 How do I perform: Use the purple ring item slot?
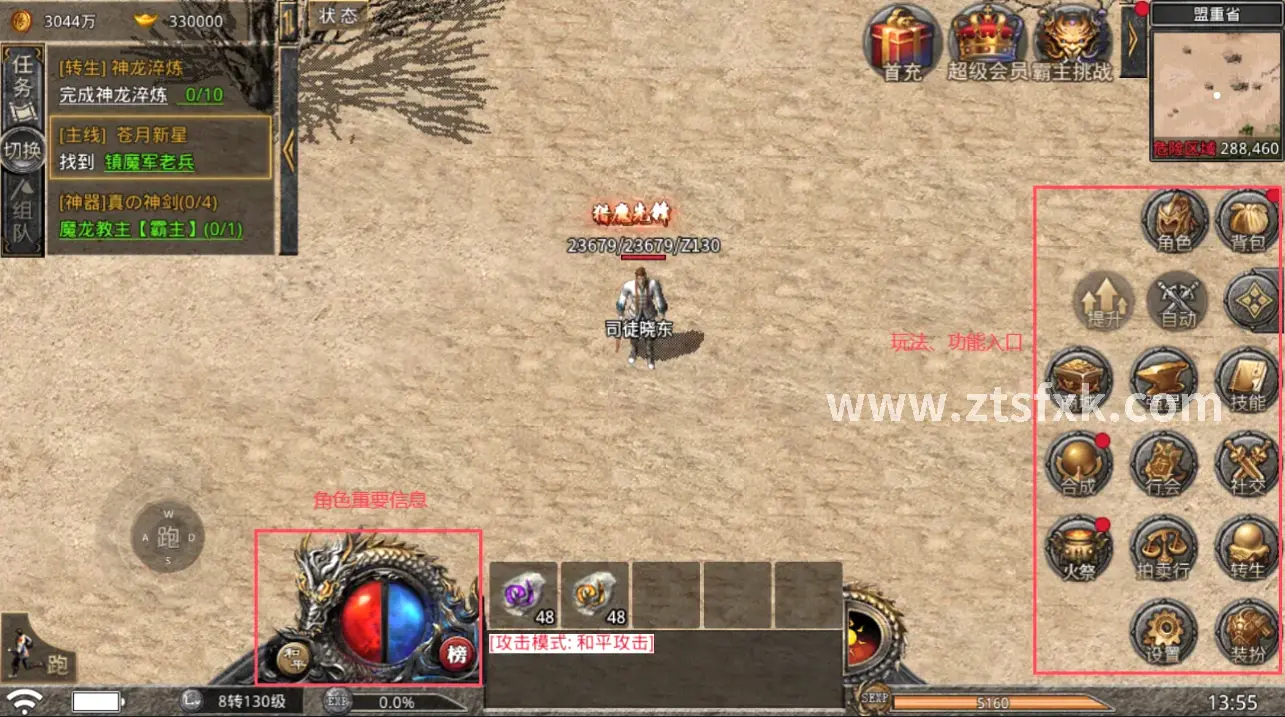pyautogui.click(x=523, y=595)
